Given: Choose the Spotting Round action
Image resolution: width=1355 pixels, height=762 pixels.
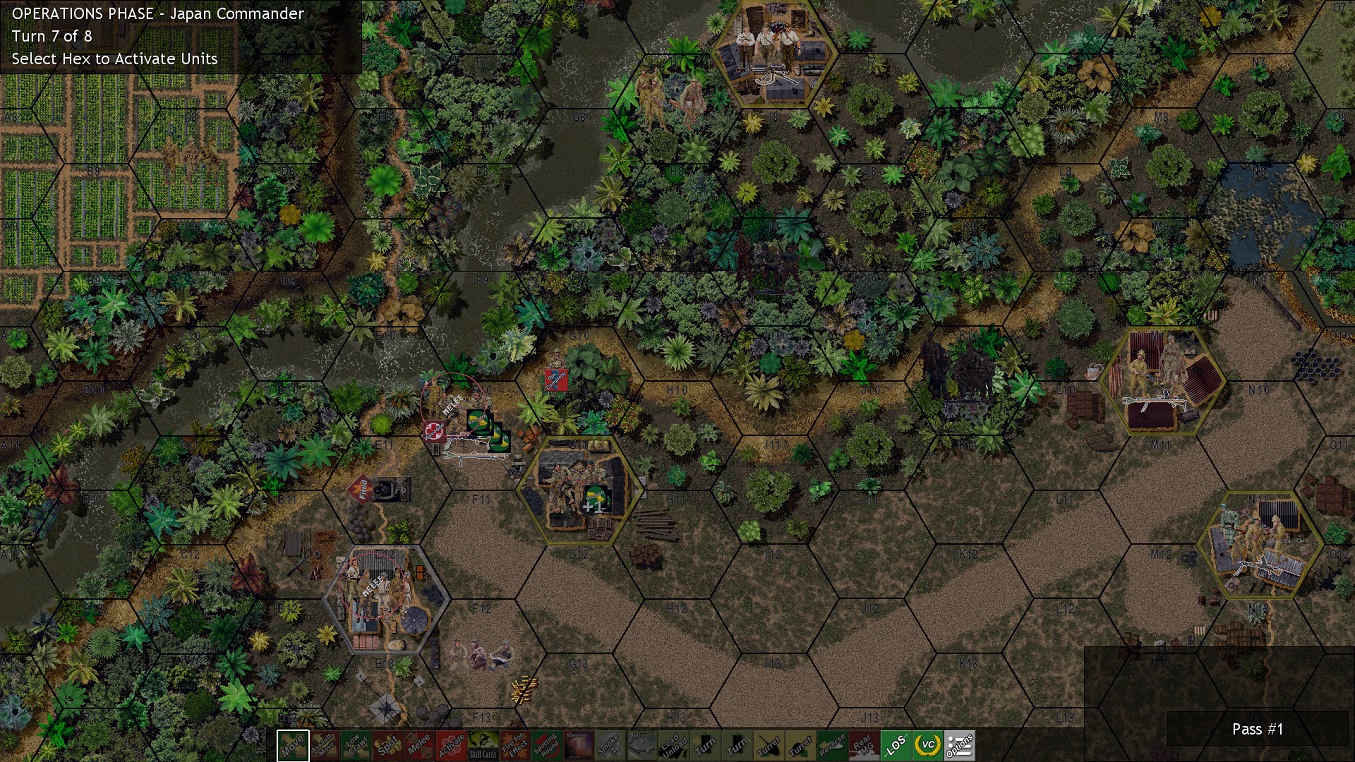Looking at the screenshot, I should coord(546,746).
